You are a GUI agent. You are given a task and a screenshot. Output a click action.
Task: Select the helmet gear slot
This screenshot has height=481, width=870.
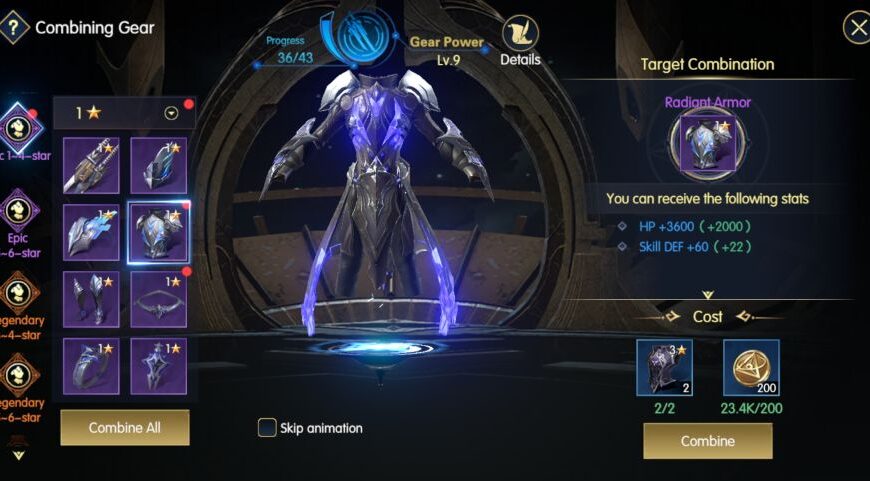tap(159, 166)
